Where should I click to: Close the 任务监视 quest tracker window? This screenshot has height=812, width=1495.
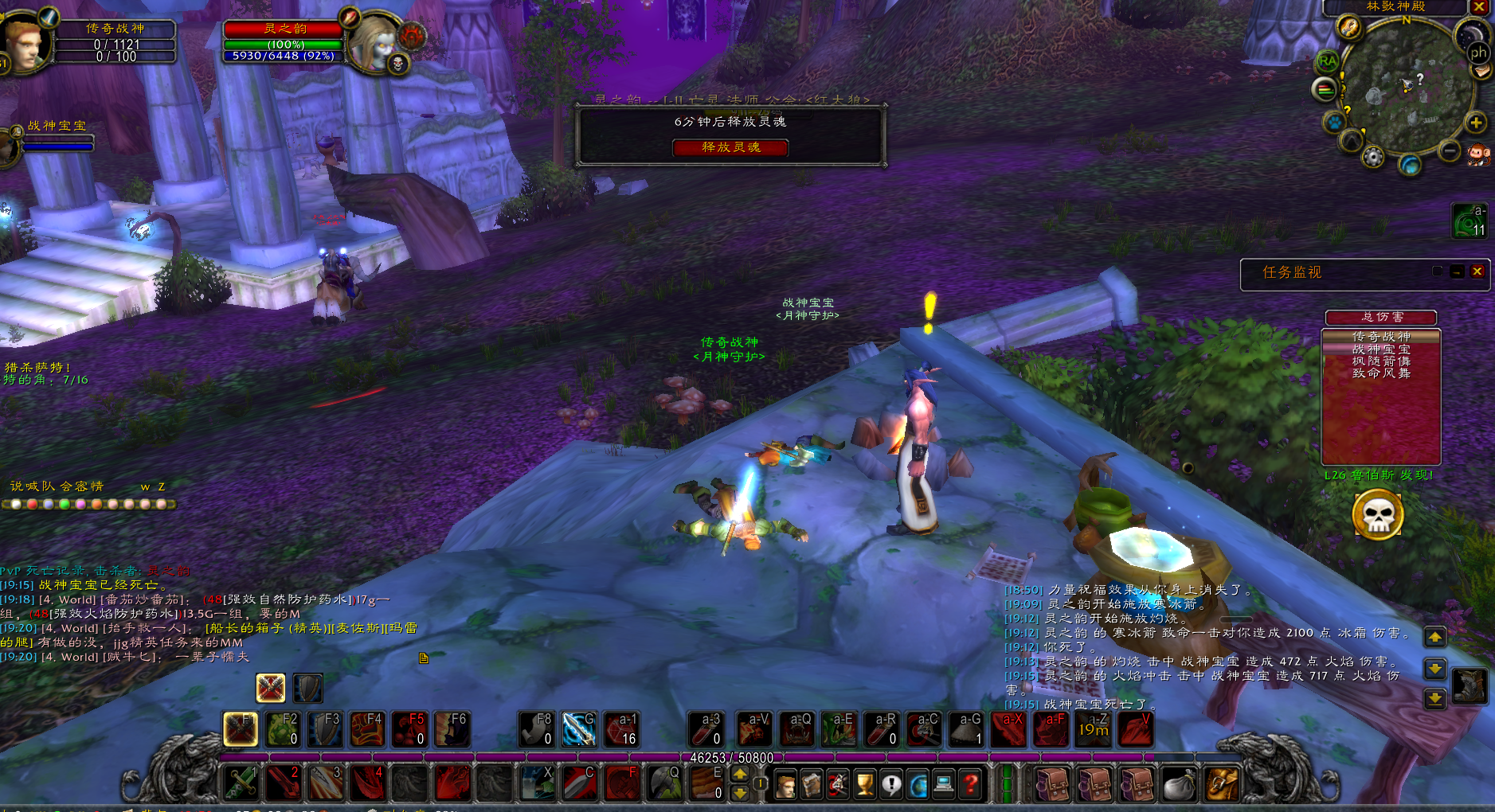coord(1477,271)
